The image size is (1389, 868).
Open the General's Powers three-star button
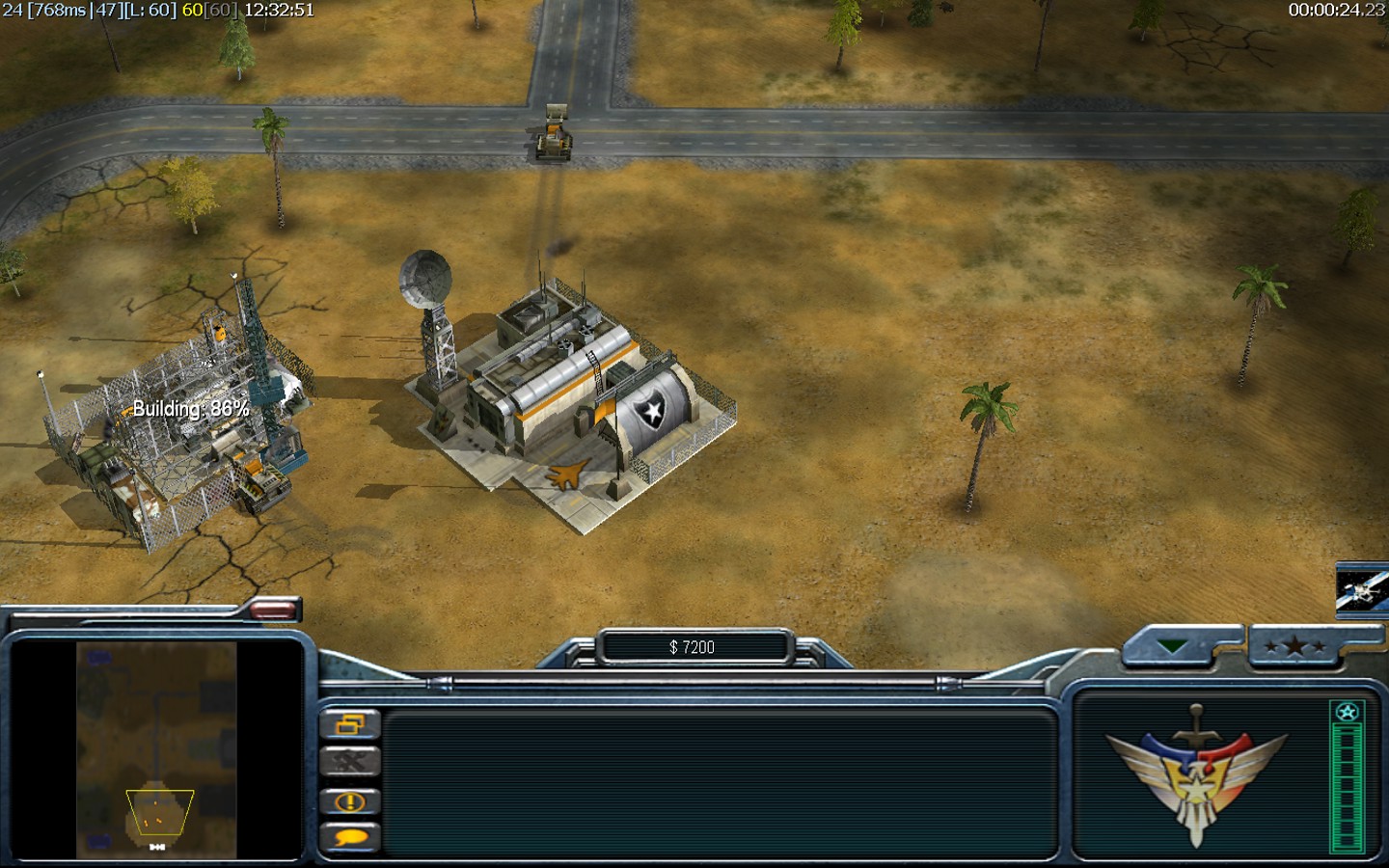click(x=1295, y=647)
